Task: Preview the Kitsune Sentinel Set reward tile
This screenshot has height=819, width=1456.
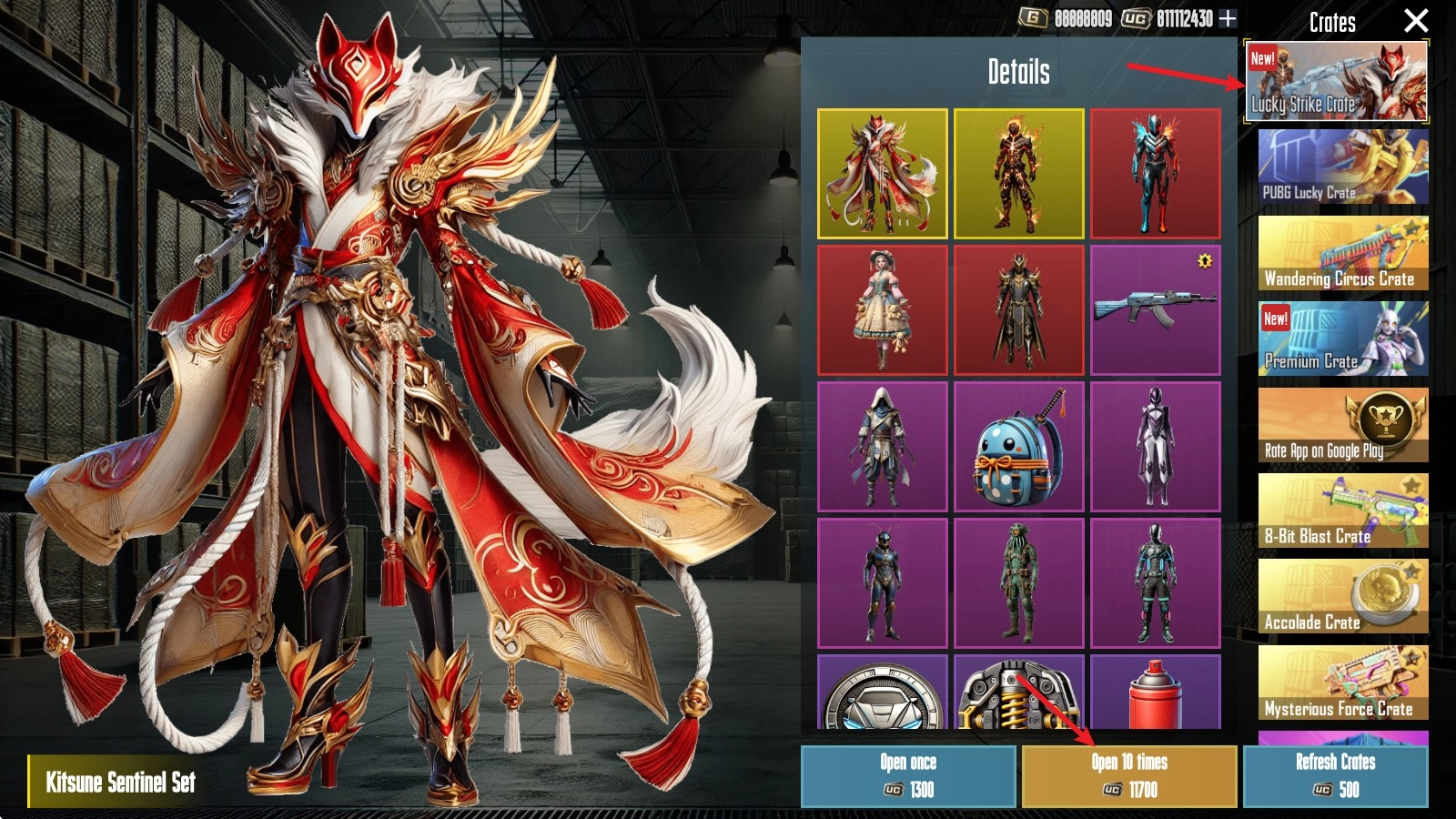Action: pos(882,173)
